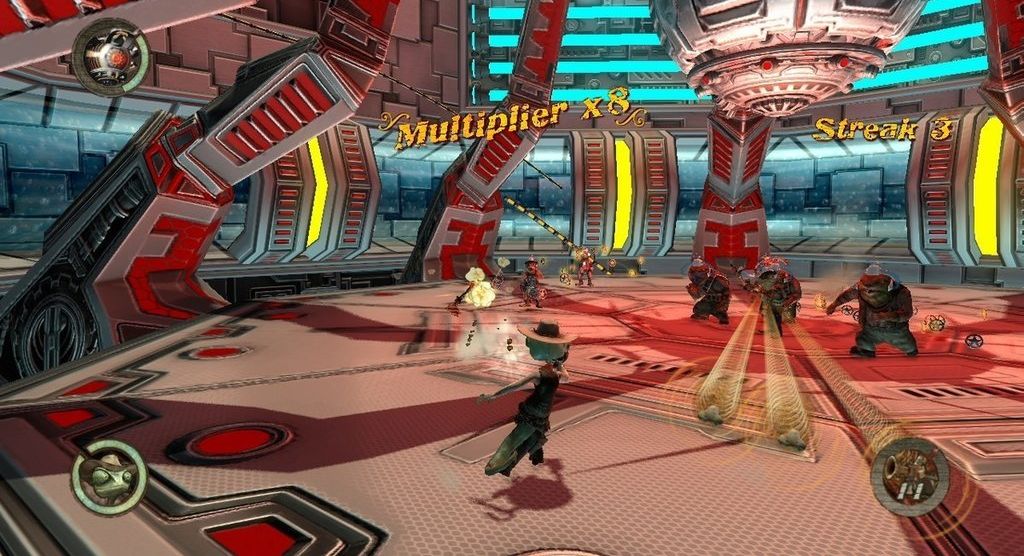Activate the blunderbuss weapon icon
This screenshot has width=1024, height=556.
tap(909, 476)
